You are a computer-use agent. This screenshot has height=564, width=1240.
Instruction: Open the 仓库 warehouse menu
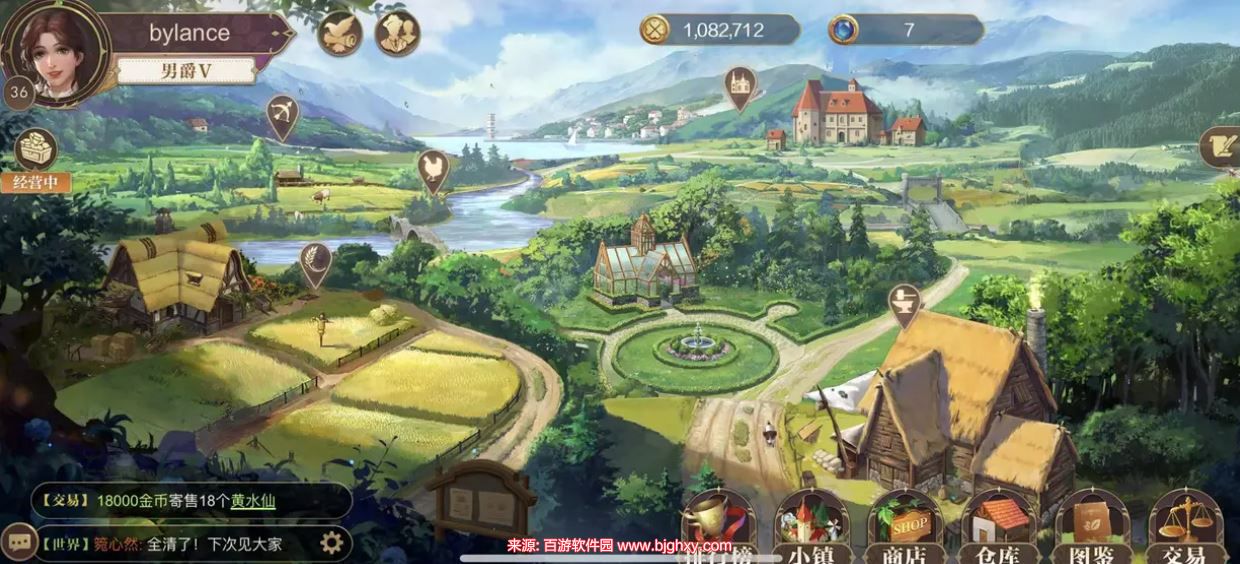coord(998,527)
